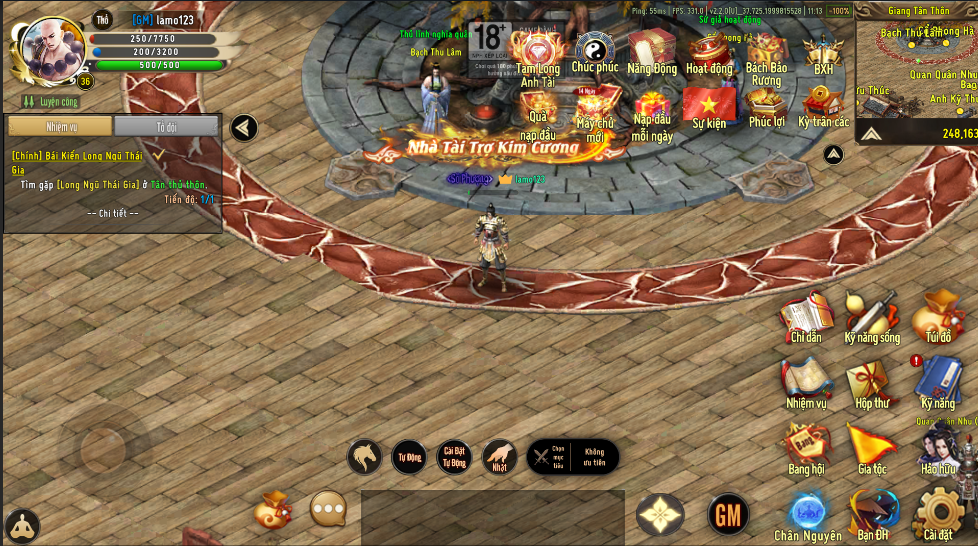Open the Hộp thư mailbox
This screenshot has height=546, width=978.
(872, 382)
